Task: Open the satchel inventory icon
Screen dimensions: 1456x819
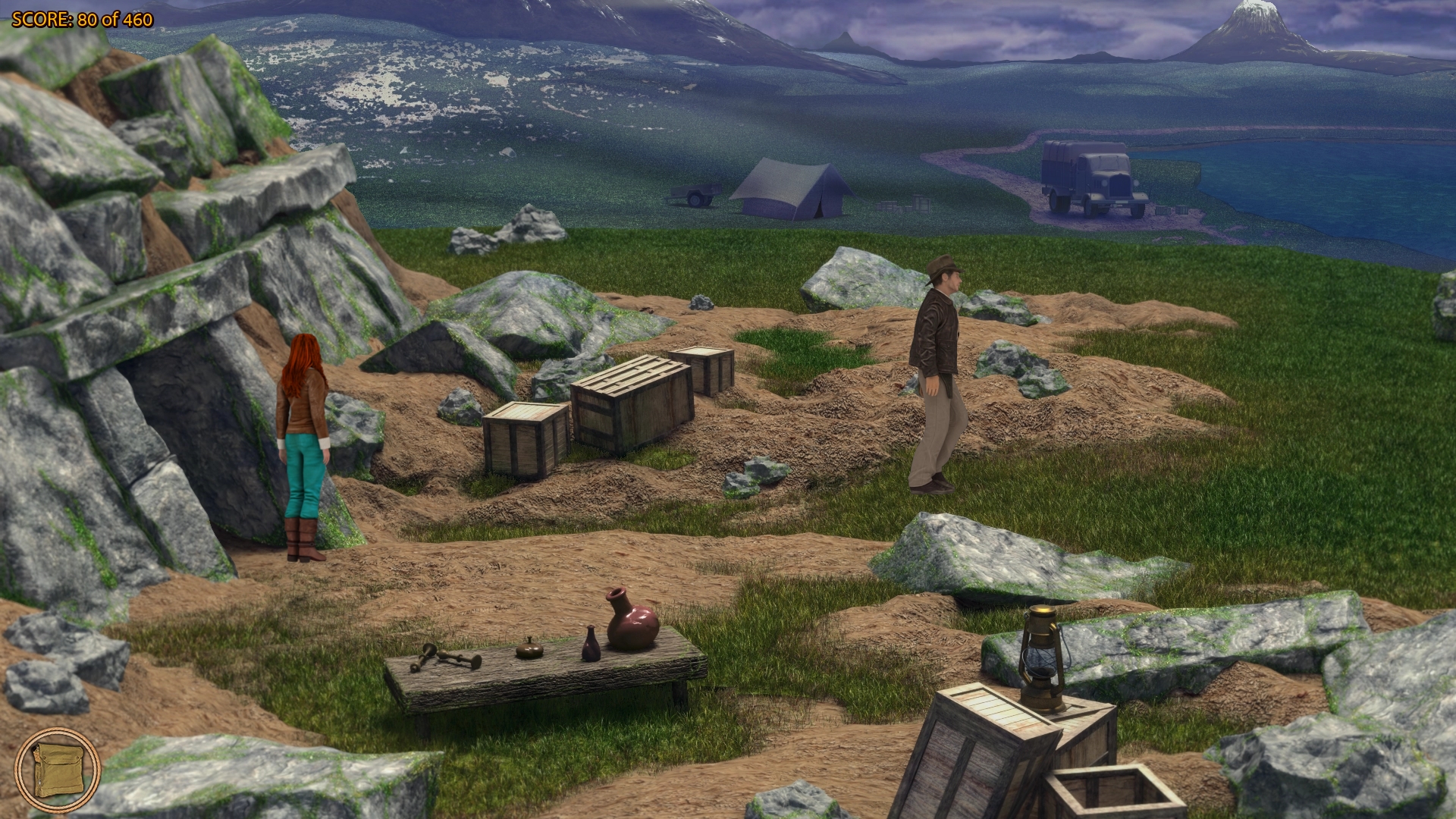Action: (57, 770)
